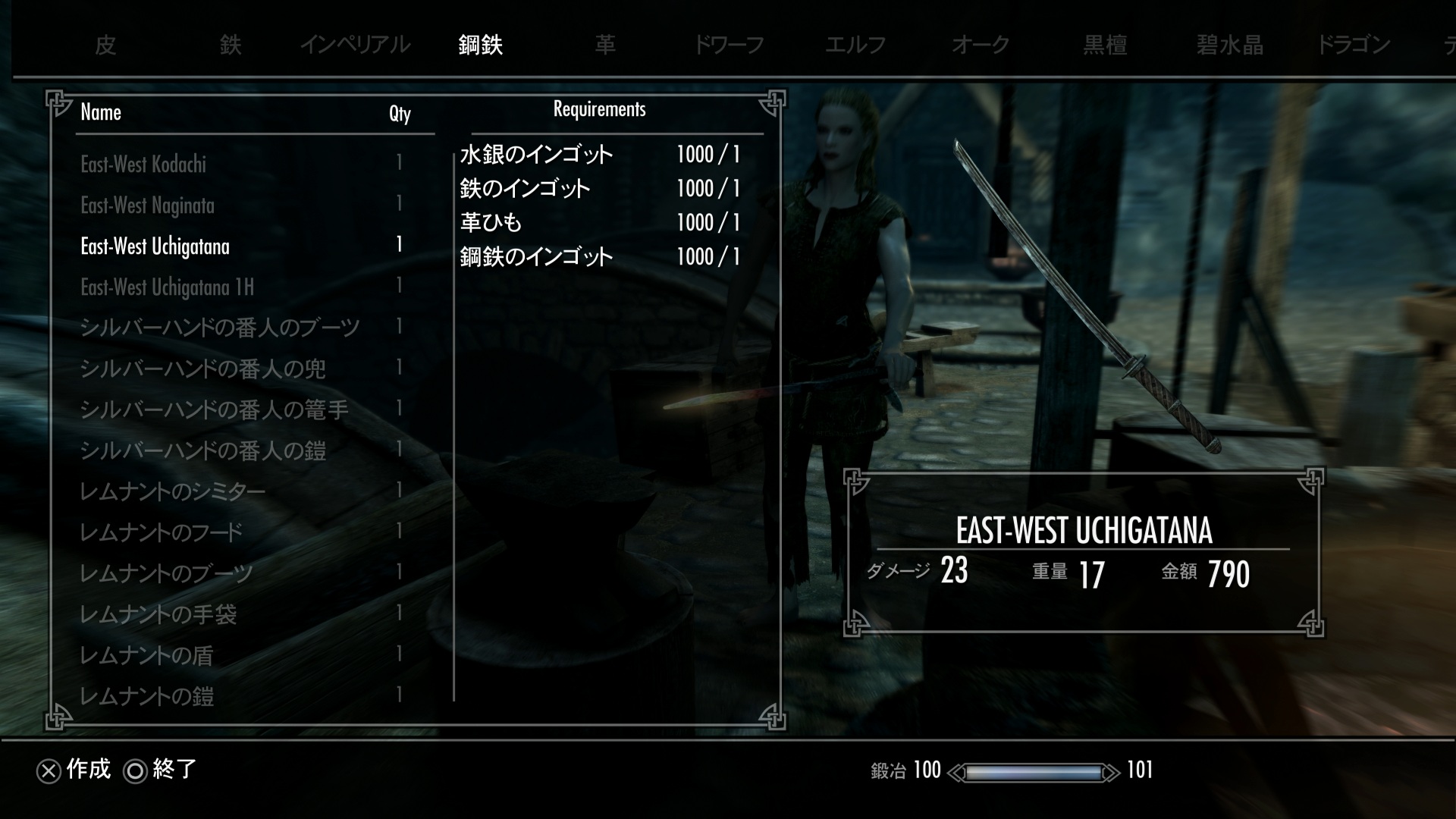Switch to the ドワーフ category
The height and width of the screenshot is (819, 1456).
coord(730,45)
